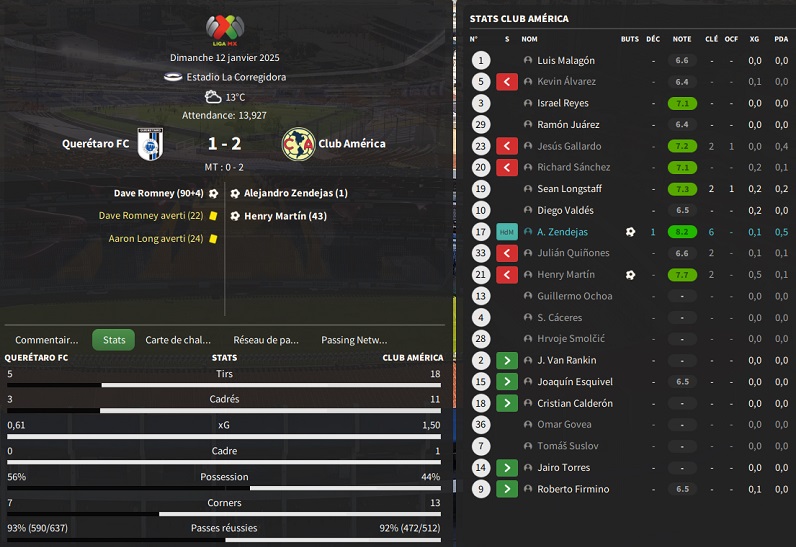This screenshot has width=796, height=547.
Task: Sort players by the BUTS column
Action: point(629,39)
